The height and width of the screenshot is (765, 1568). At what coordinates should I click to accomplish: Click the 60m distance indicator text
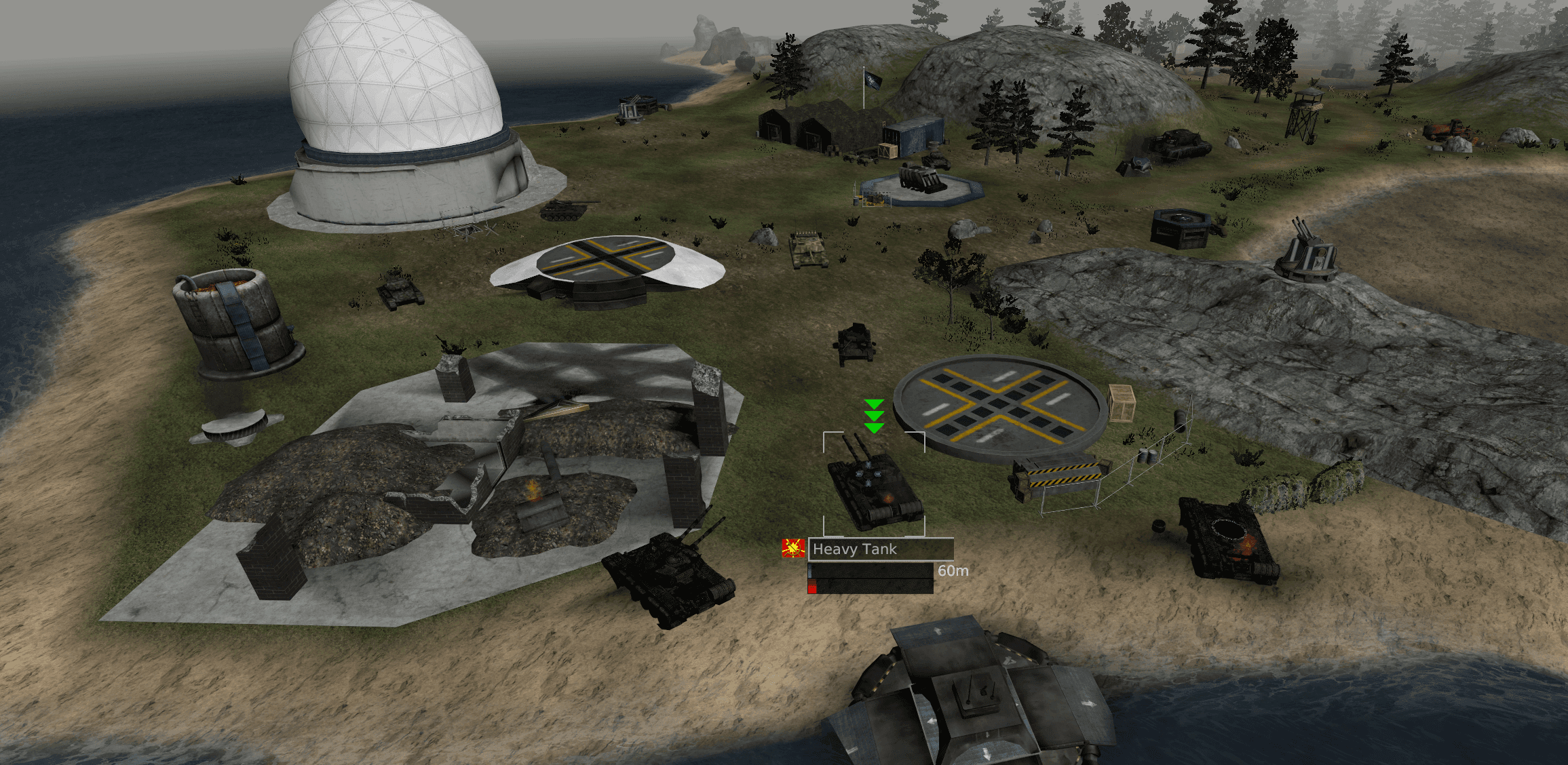pos(953,572)
